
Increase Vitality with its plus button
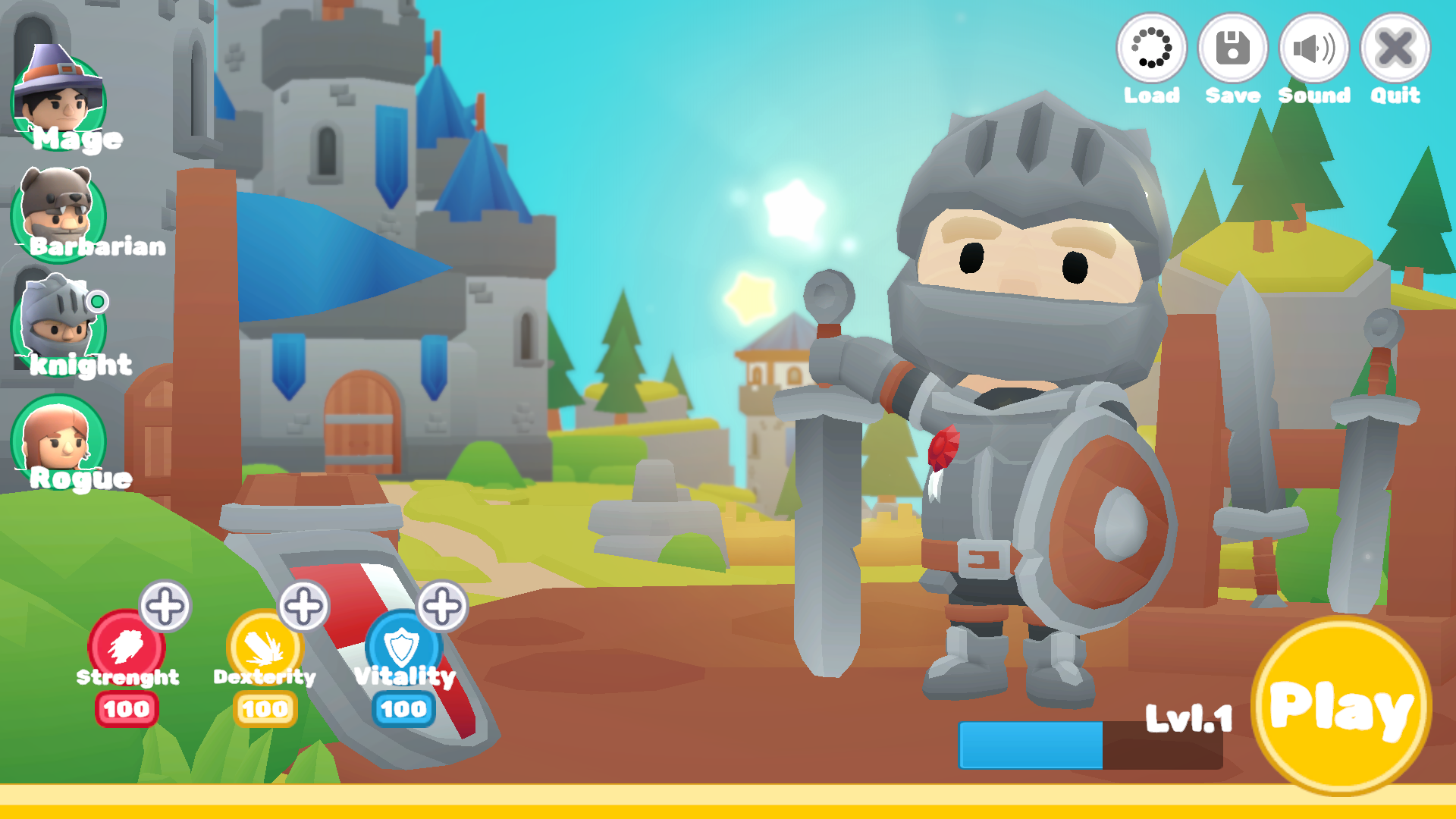[x=440, y=607]
